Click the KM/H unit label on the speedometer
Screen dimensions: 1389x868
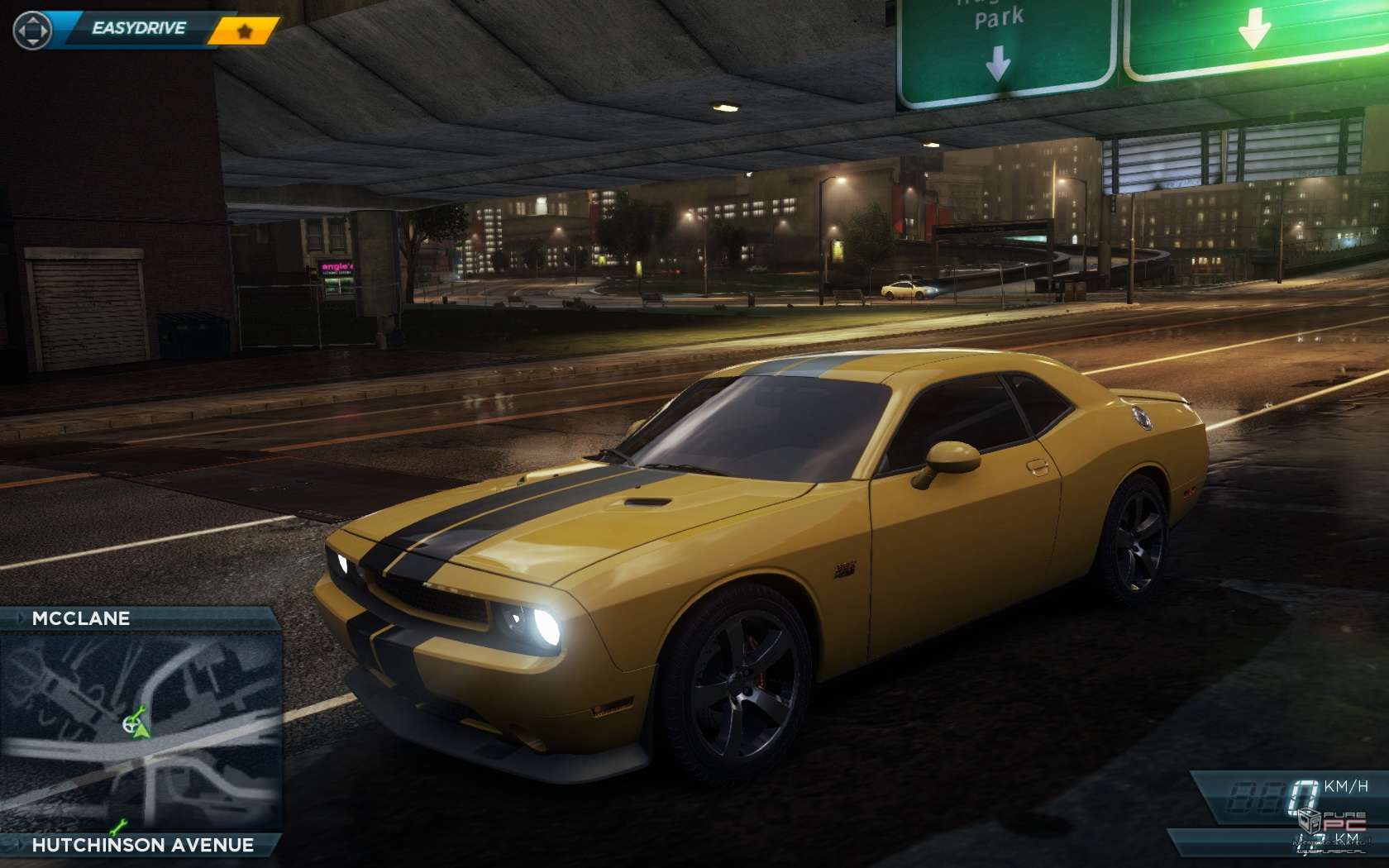(x=1346, y=785)
